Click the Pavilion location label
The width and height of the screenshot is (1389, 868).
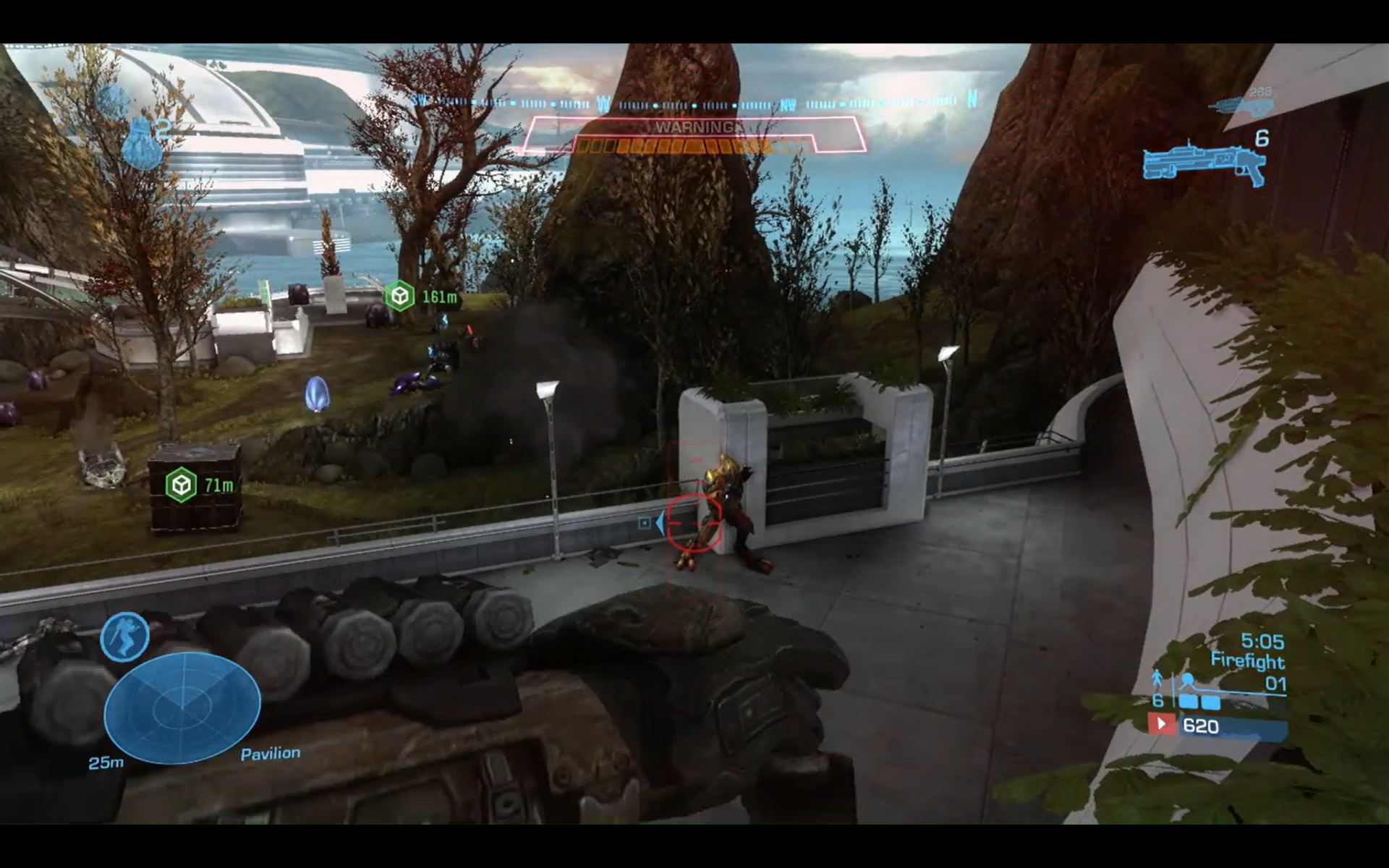271,752
